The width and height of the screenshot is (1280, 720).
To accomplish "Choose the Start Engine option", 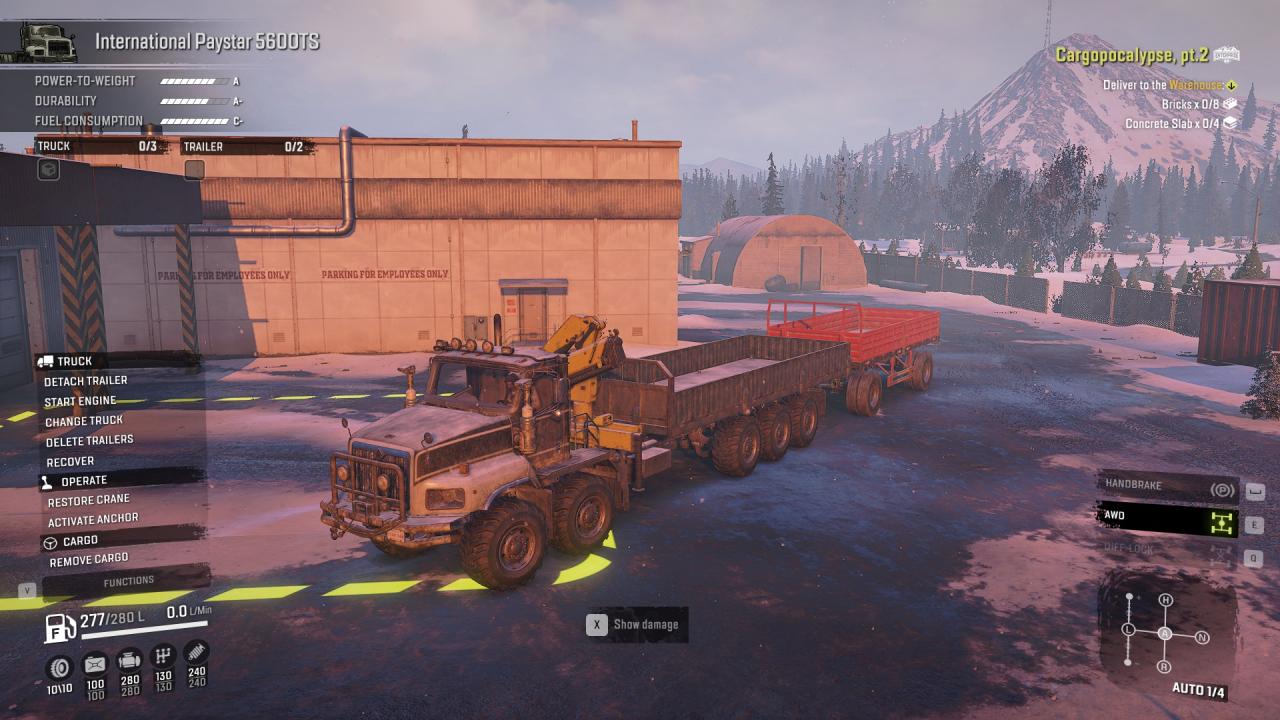I will coord(80,401).
